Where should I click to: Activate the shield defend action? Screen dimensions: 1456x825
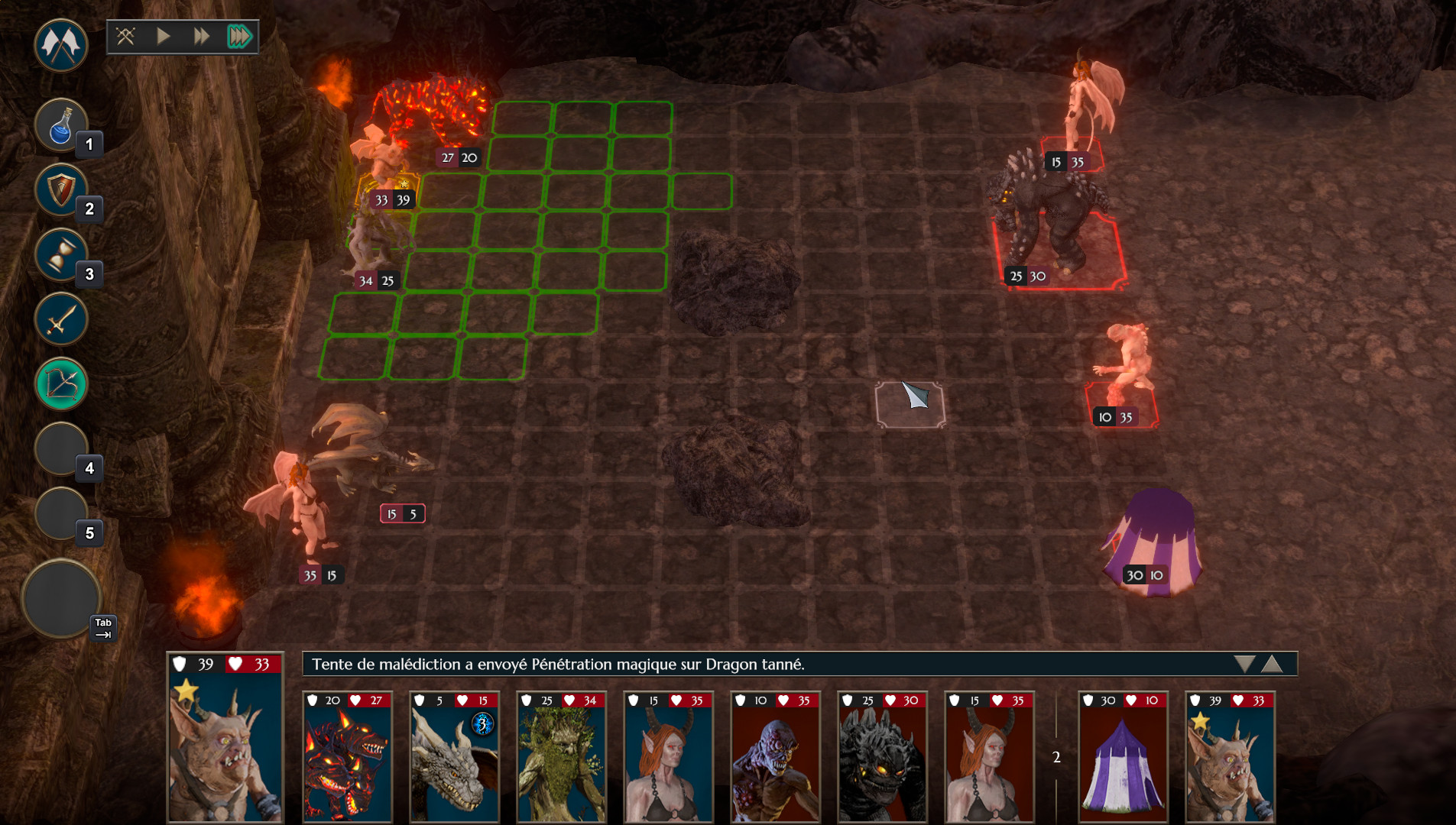pos(61,190)
